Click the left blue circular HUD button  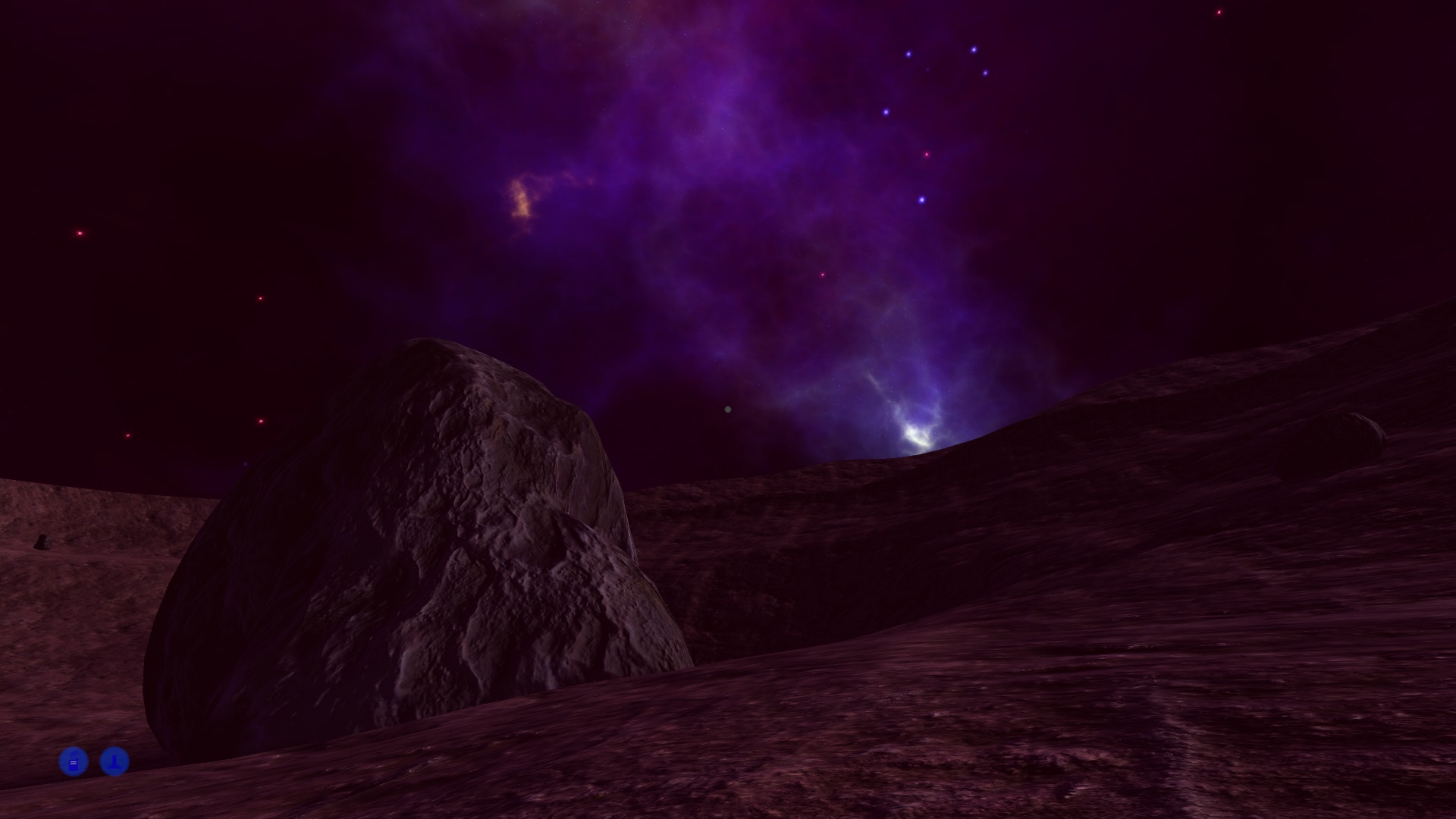[x=73, y=761]
